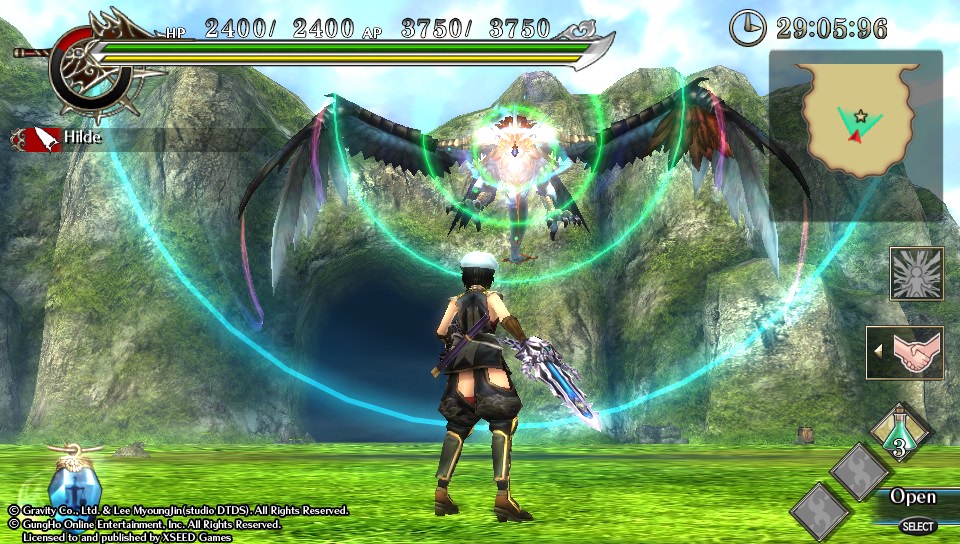Select the handshake gesture icon
The height and width of the screenshot is (544, 960).
click(x=906, y=353)
